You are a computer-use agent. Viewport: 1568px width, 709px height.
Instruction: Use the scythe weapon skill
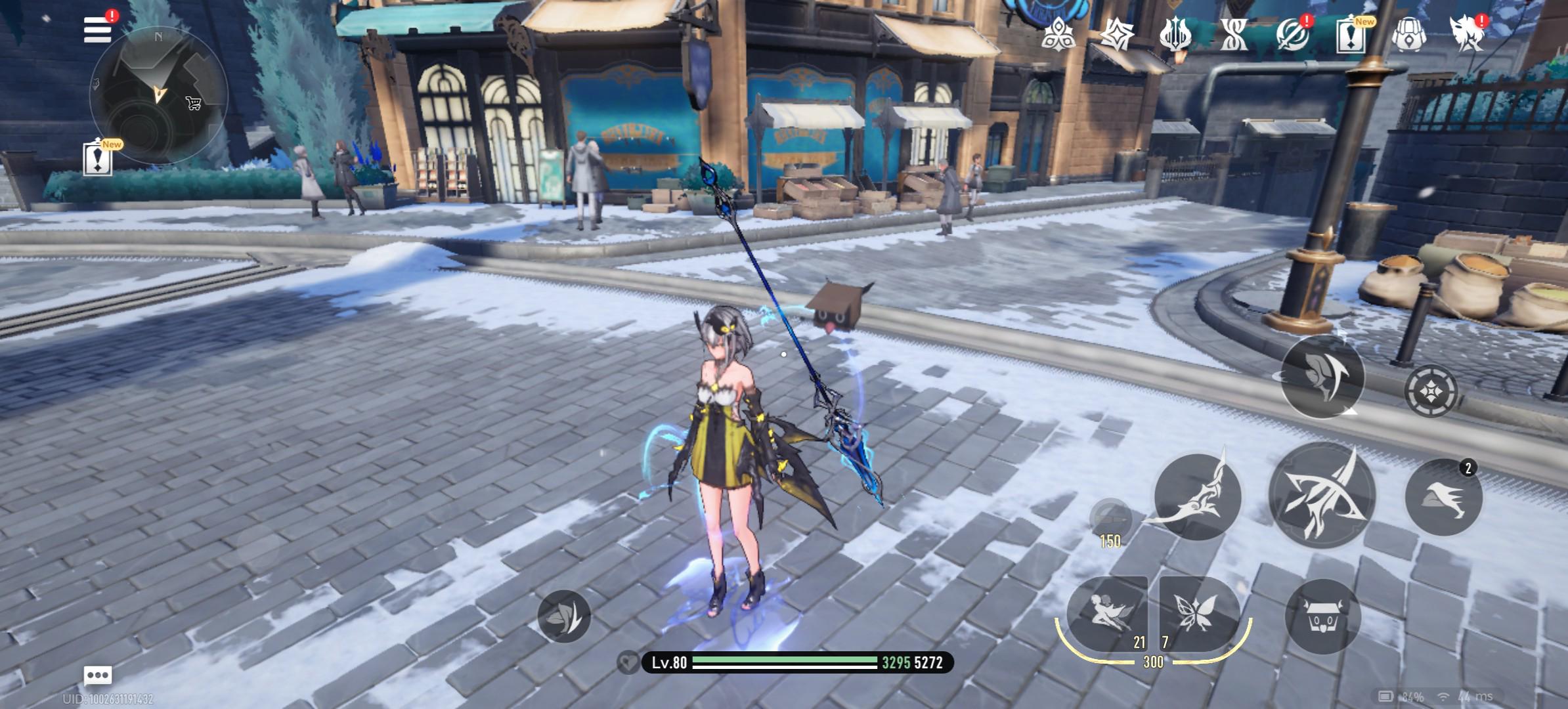pyautogui.click(x=1197, y=497)
